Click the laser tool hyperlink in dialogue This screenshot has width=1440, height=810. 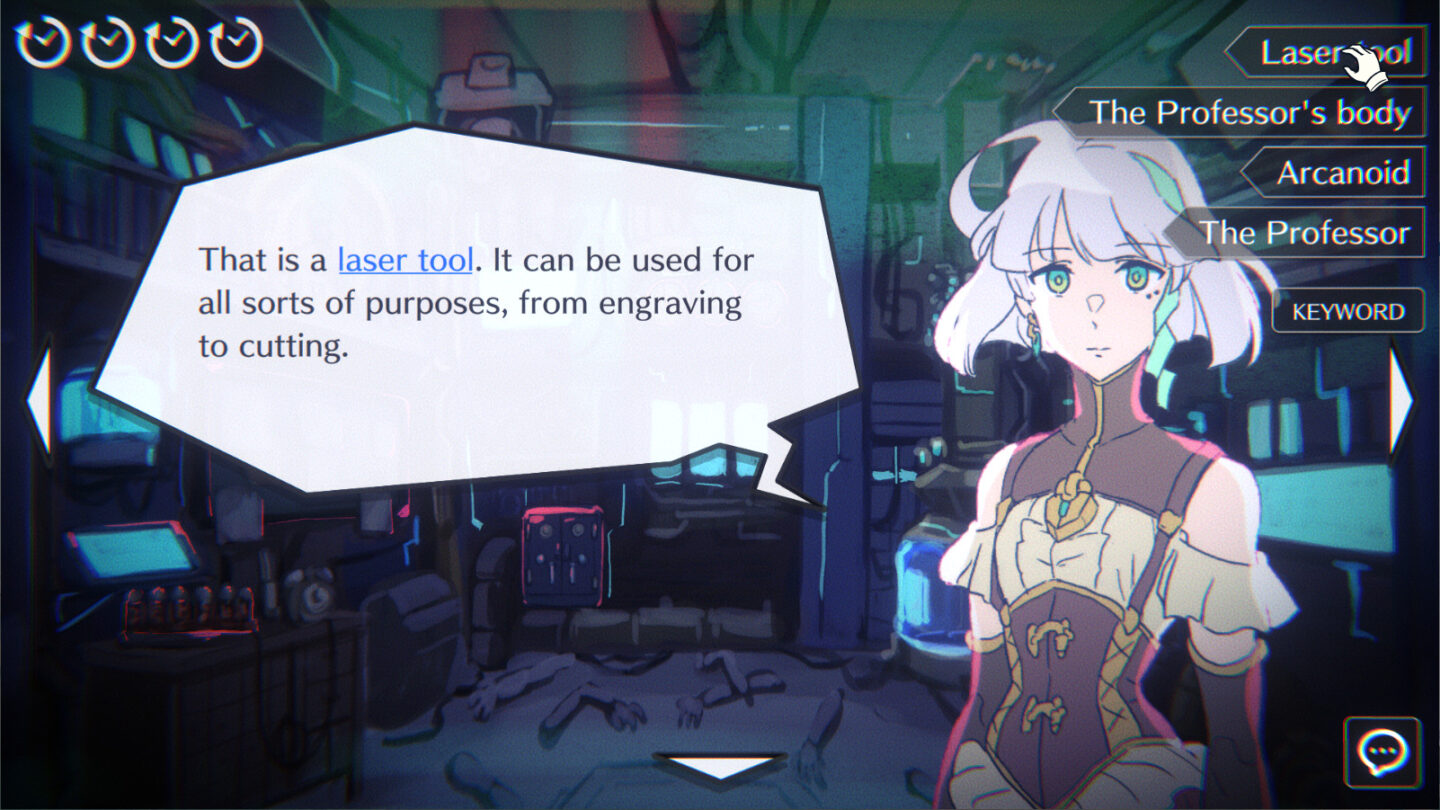(405, 260)
